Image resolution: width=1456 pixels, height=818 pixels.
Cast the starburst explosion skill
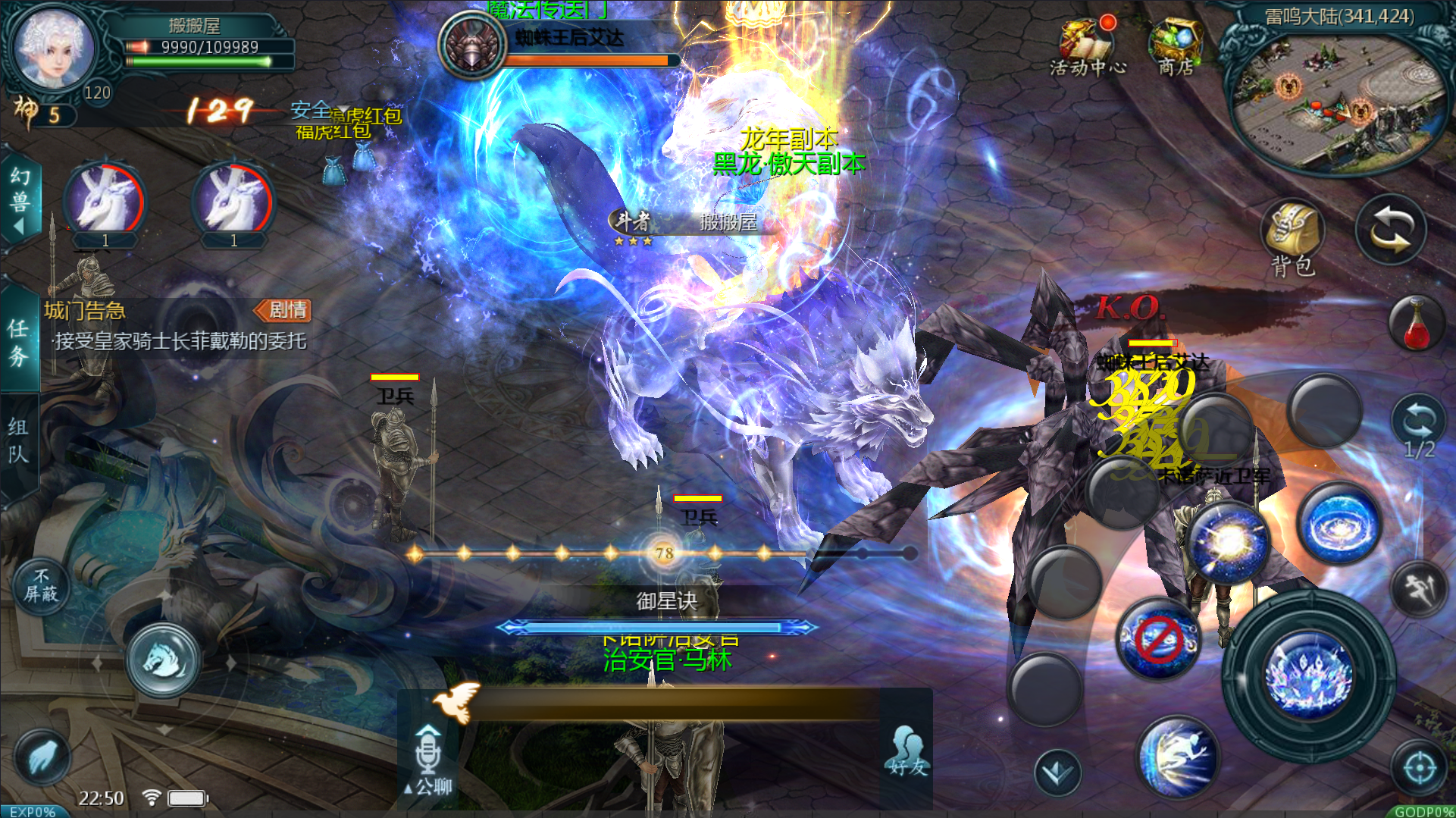coord(1229,542)
